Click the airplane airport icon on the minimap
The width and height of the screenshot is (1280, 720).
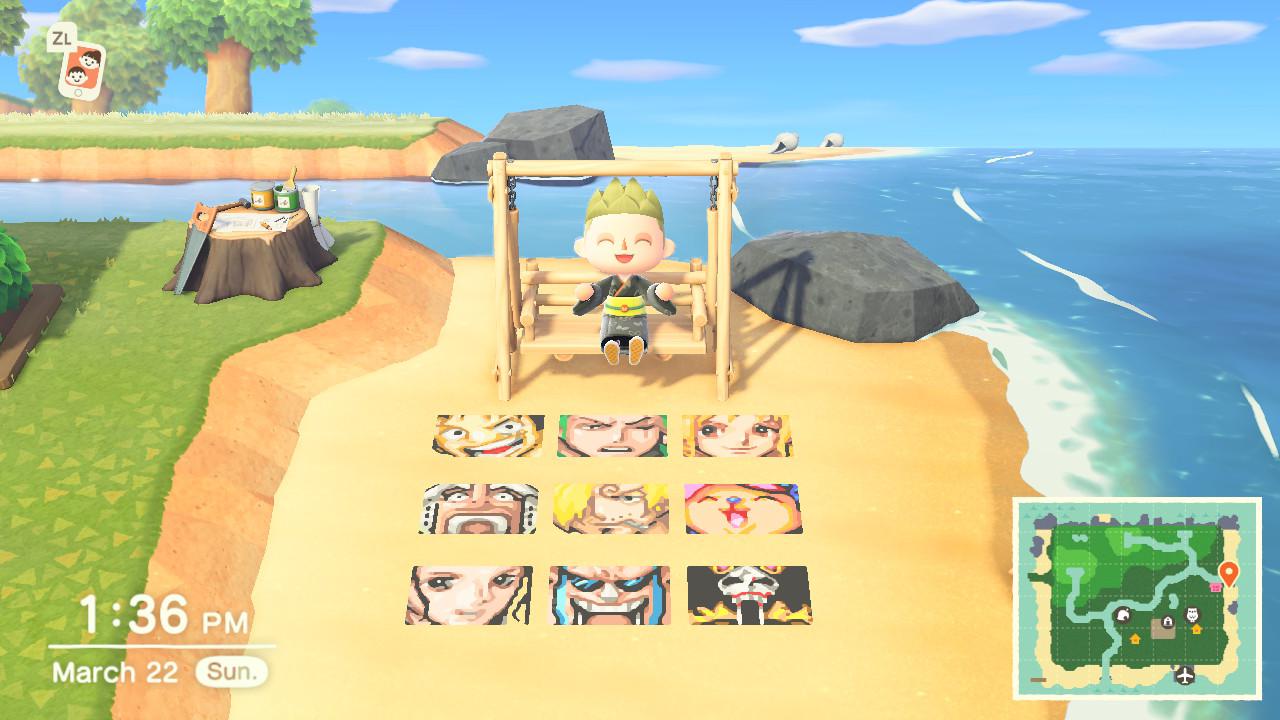click(1184, 674)
